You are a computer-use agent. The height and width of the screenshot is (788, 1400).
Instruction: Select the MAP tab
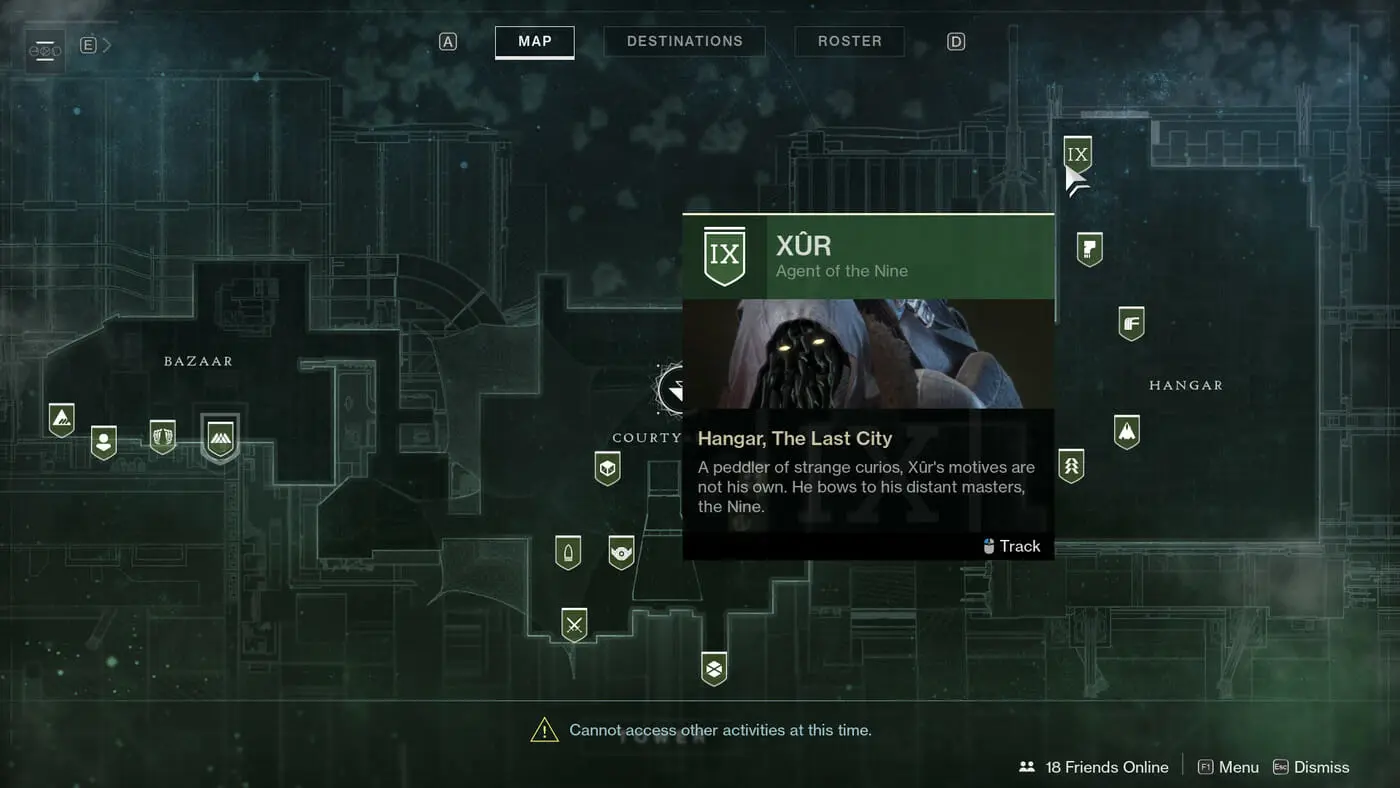coord(534,41)
